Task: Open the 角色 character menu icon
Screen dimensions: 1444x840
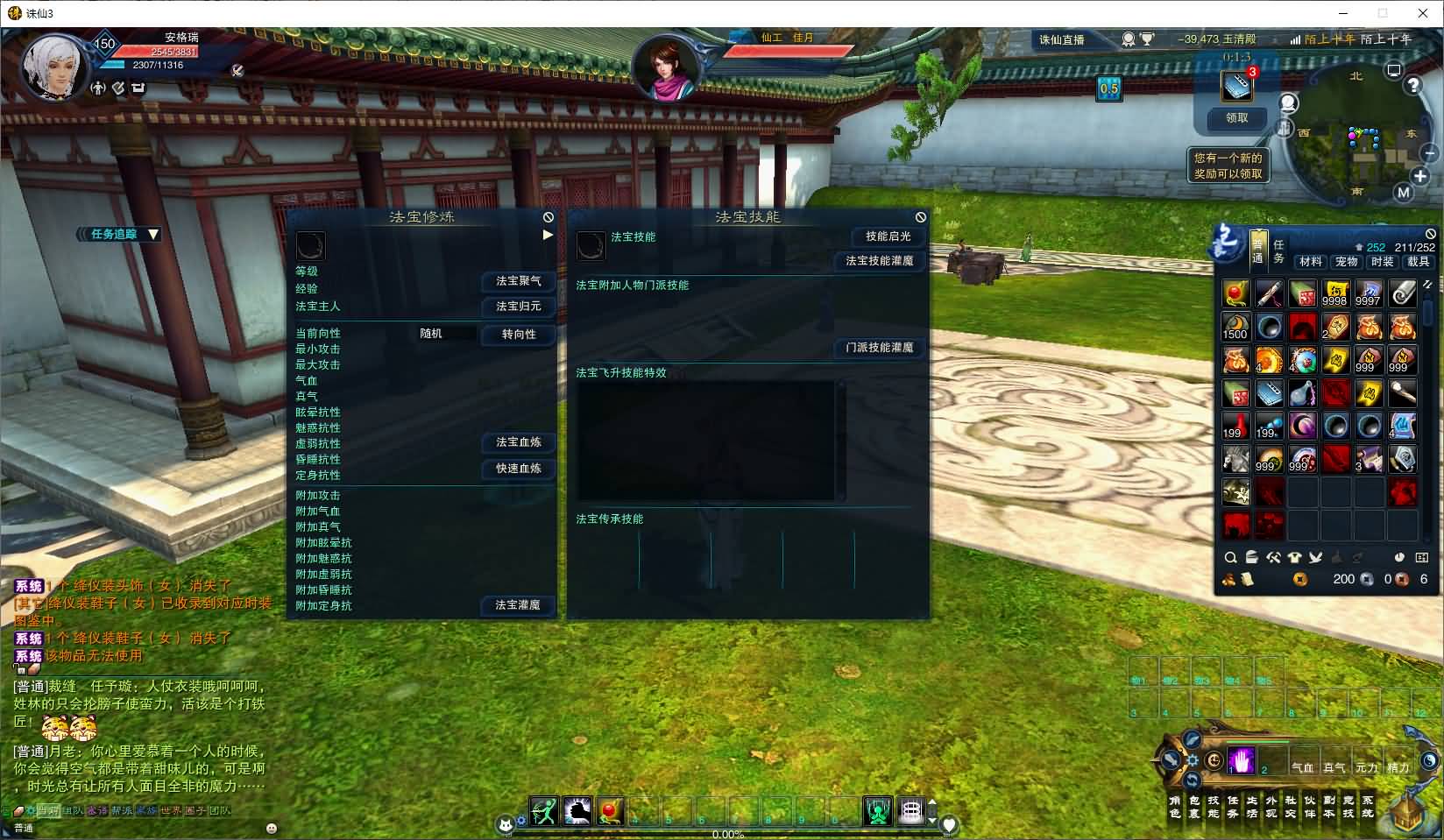Action: (x=1175, y=807)
